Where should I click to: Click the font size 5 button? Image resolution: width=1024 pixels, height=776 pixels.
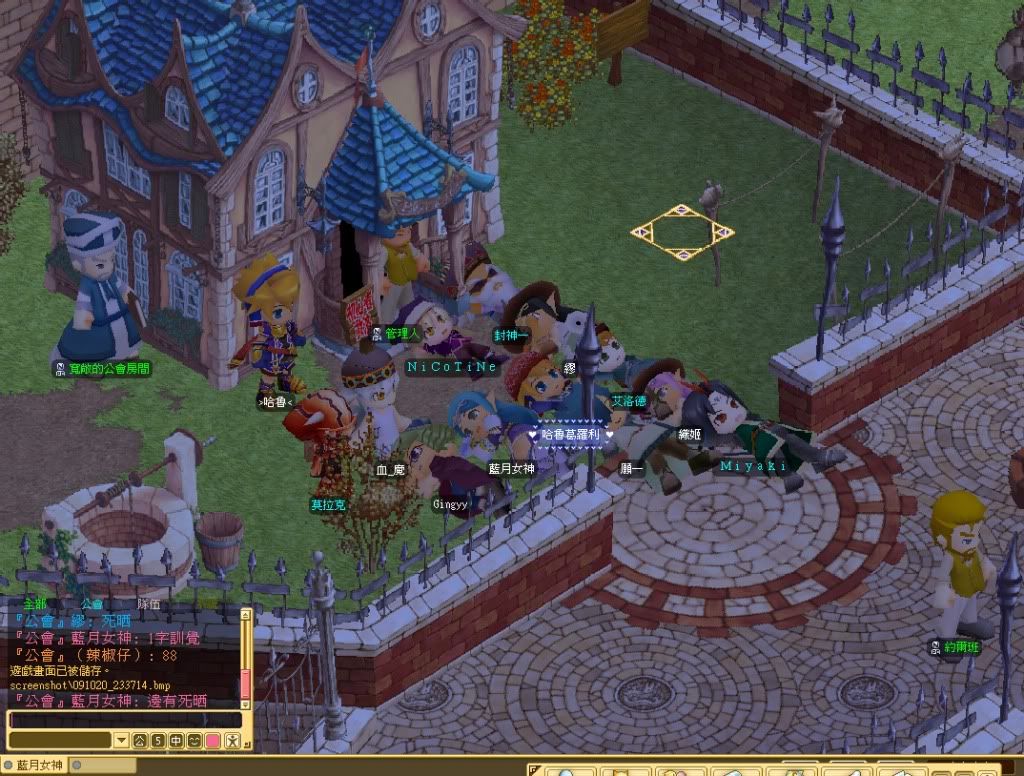coord(158,741)
